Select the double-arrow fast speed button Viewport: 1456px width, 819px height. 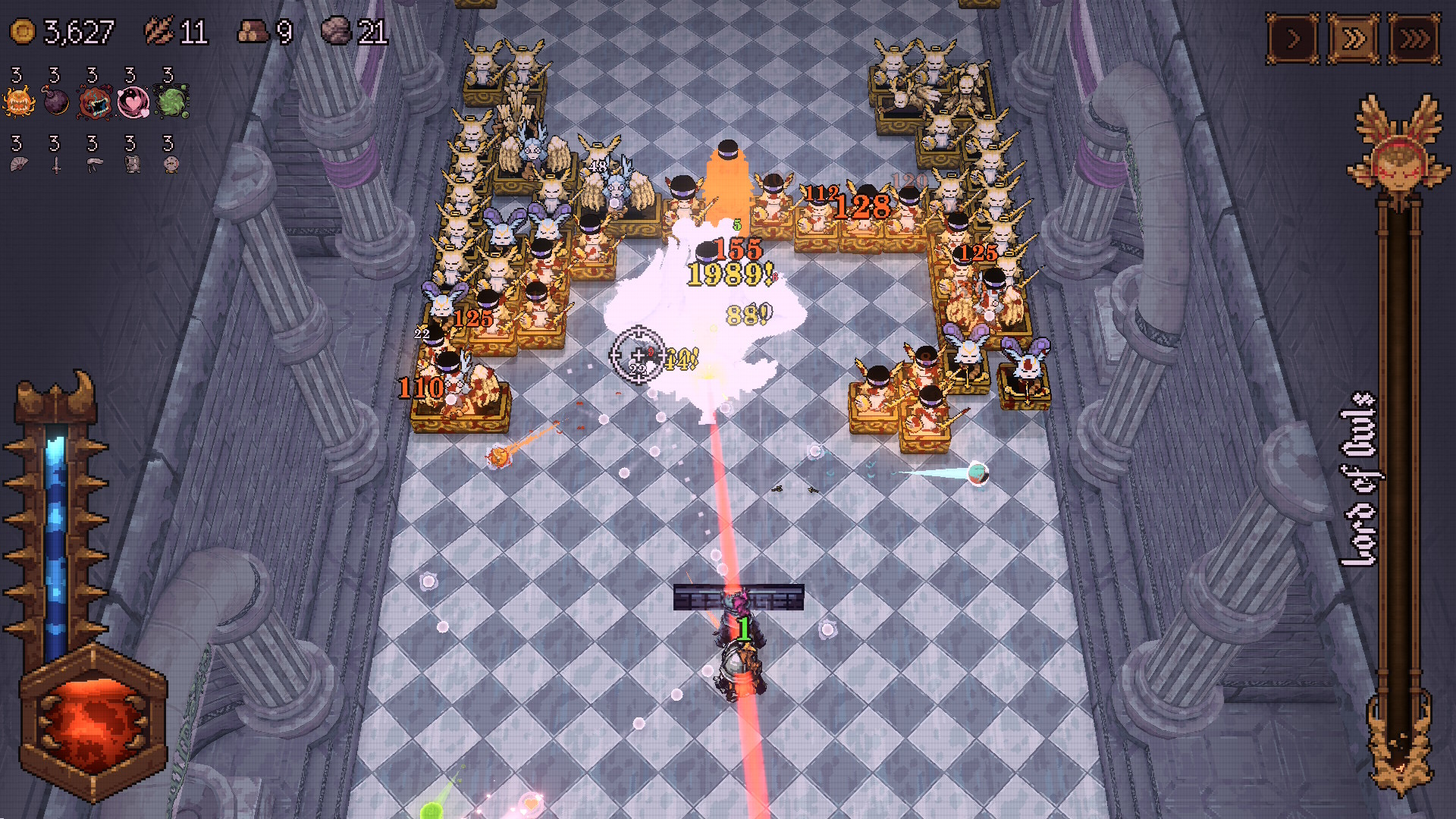pos(1354,38)
